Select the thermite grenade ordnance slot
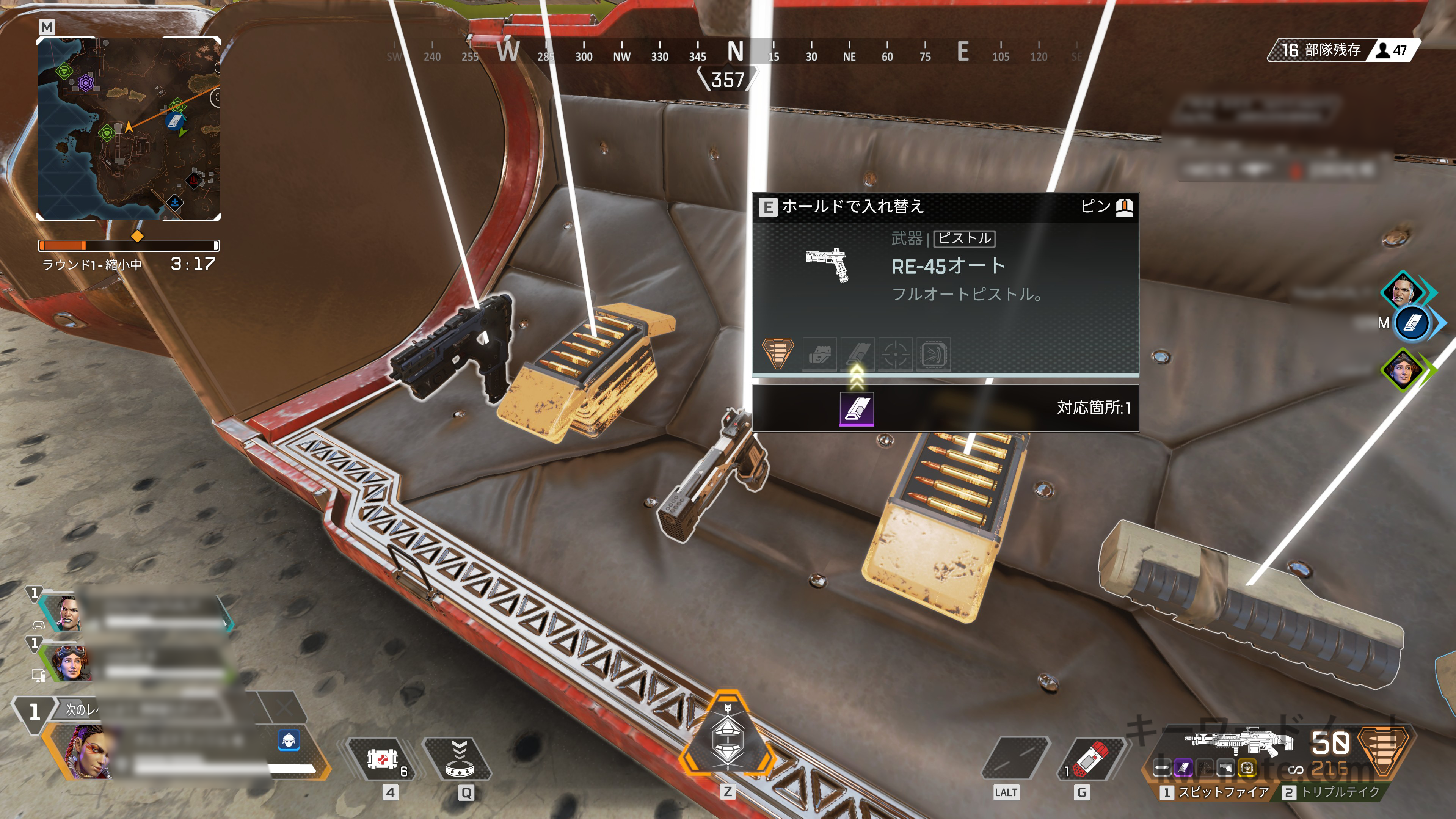The image size is (1456, 819). (1092, 759)
